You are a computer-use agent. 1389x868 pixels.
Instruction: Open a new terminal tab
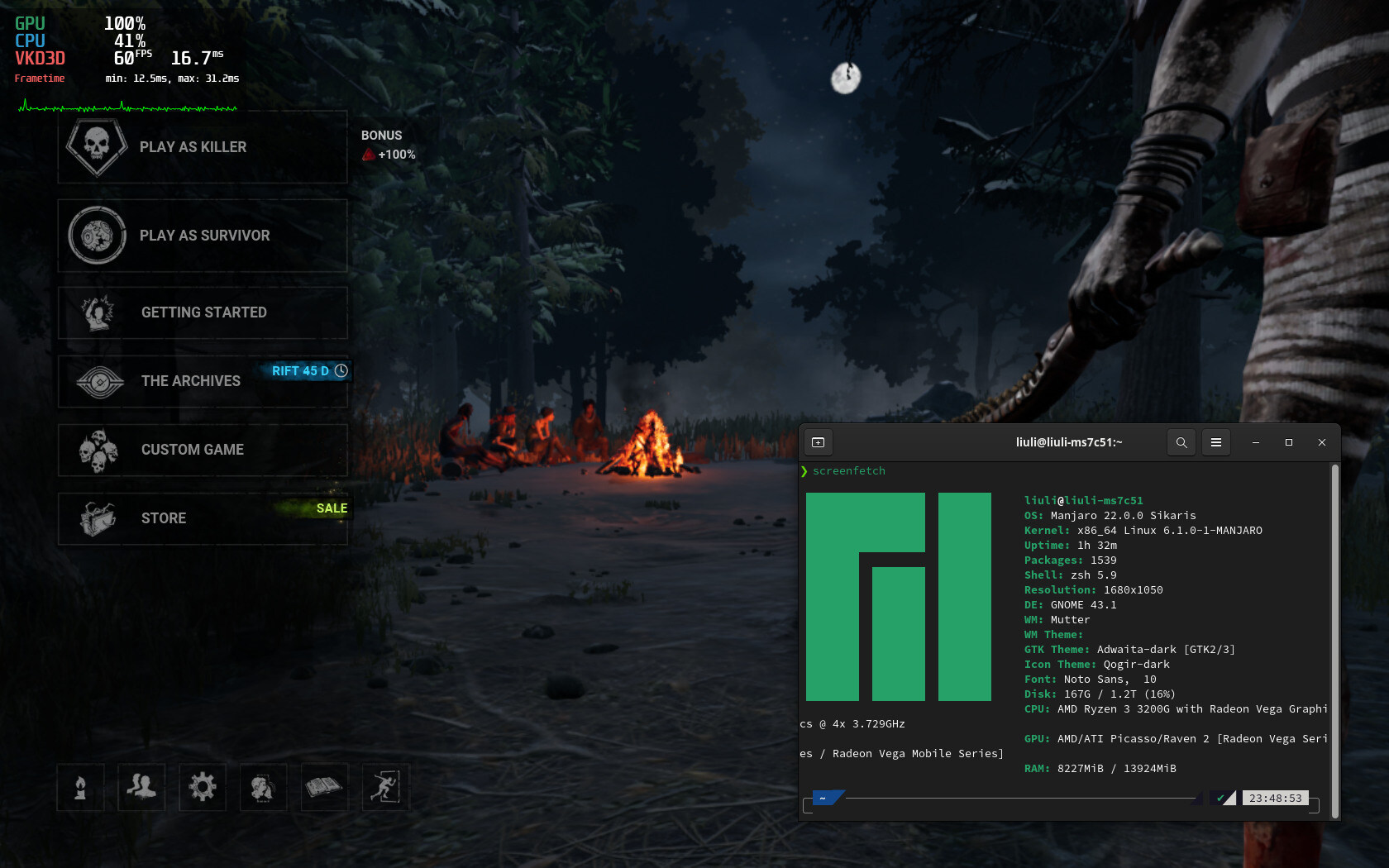click(x=818, y=442)
